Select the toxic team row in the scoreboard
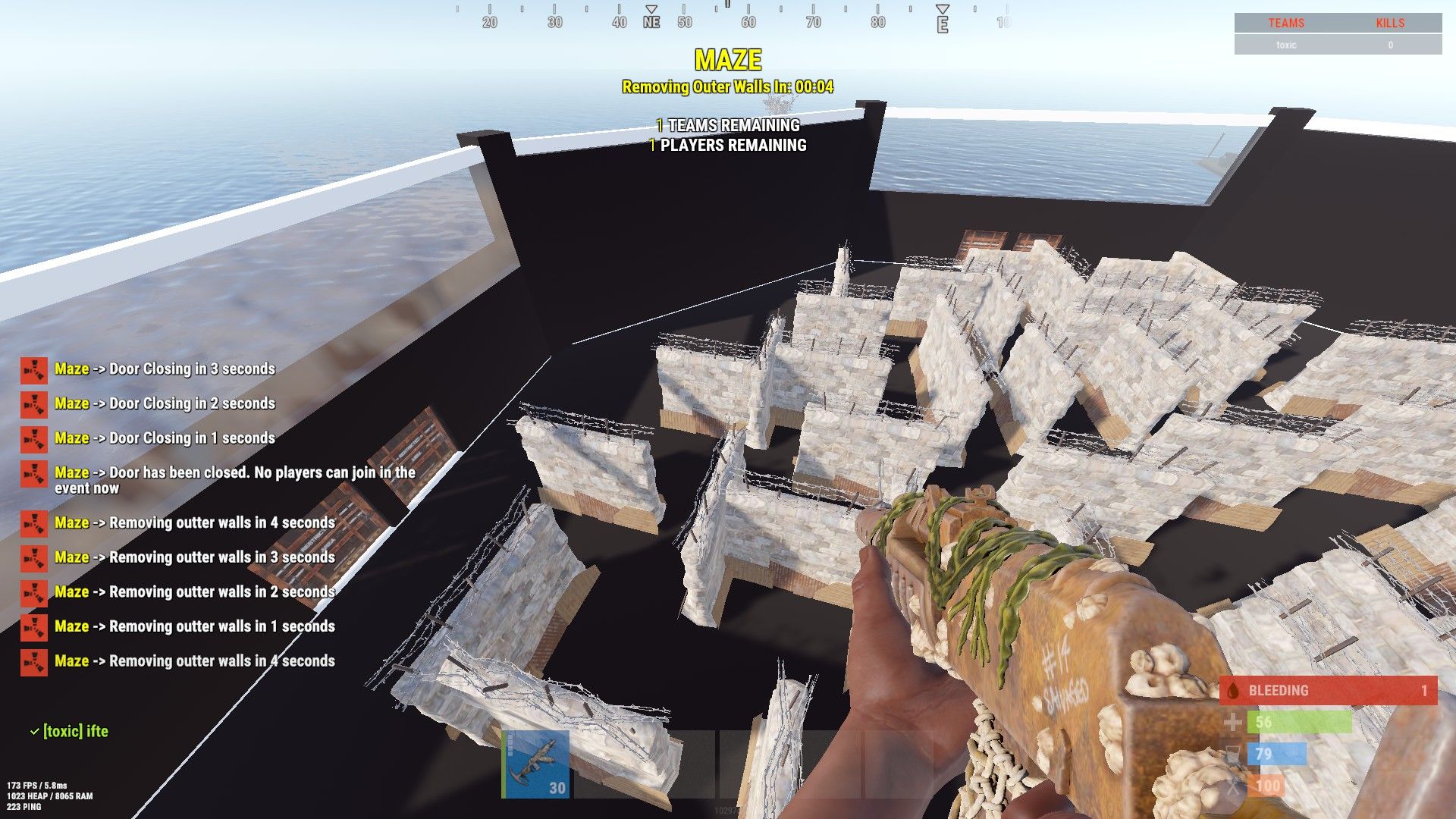Screen dimensions: 1456x819 (x=1337, y=45)
